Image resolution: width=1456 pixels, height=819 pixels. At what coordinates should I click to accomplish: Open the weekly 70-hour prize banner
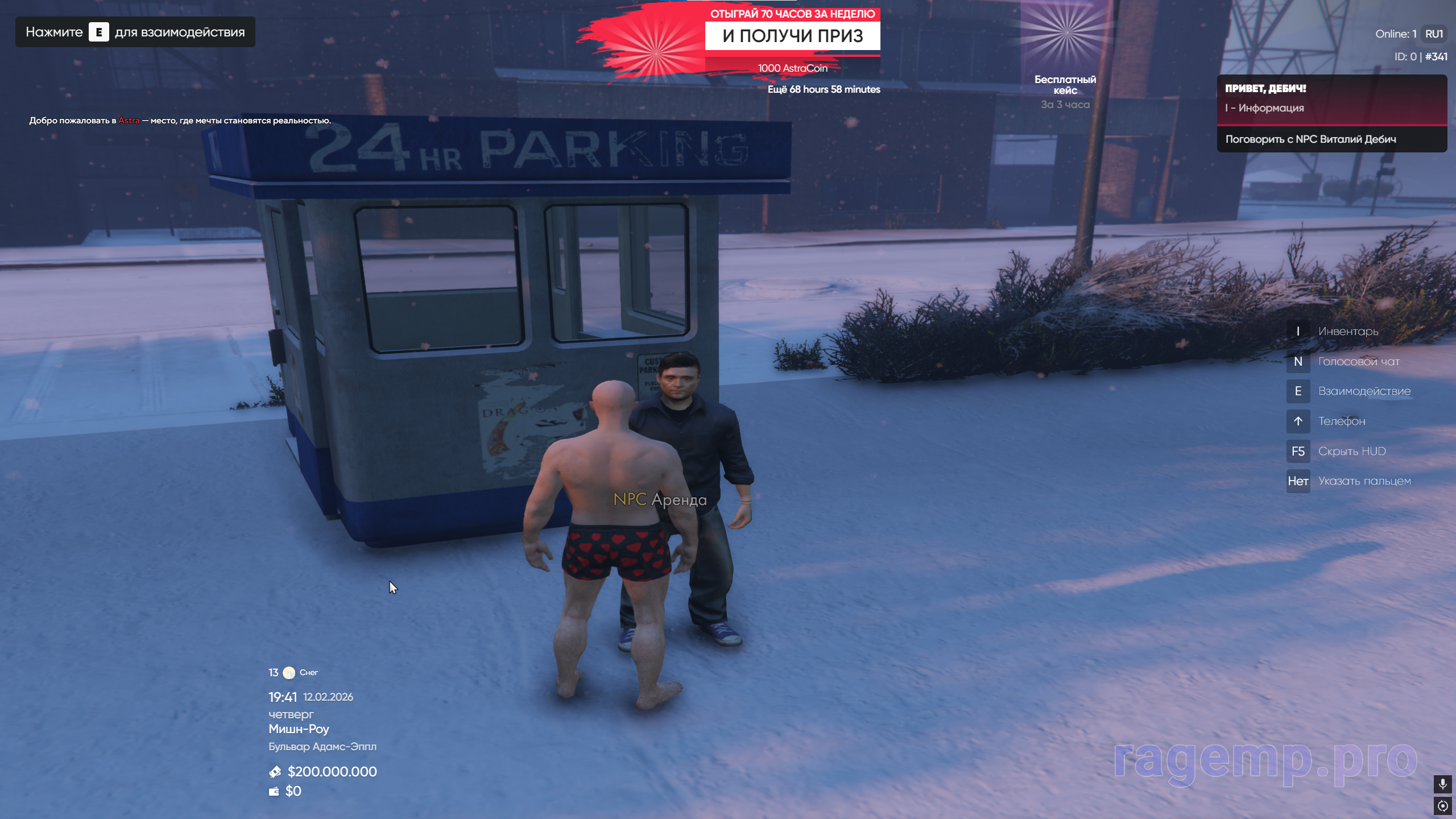point(792,36)
